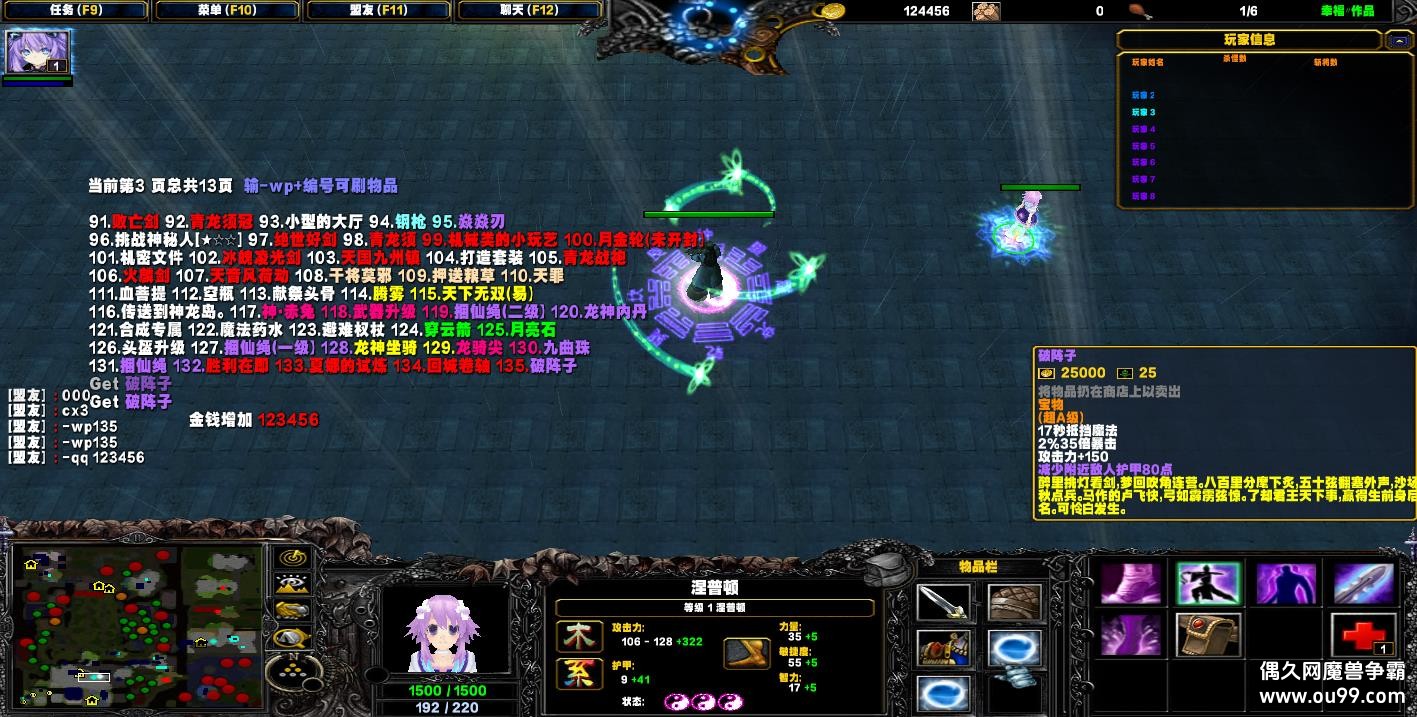Select the red and gold saddle inventory item
The width and height of the screenshot is (1417, 717).
(943, 648)
